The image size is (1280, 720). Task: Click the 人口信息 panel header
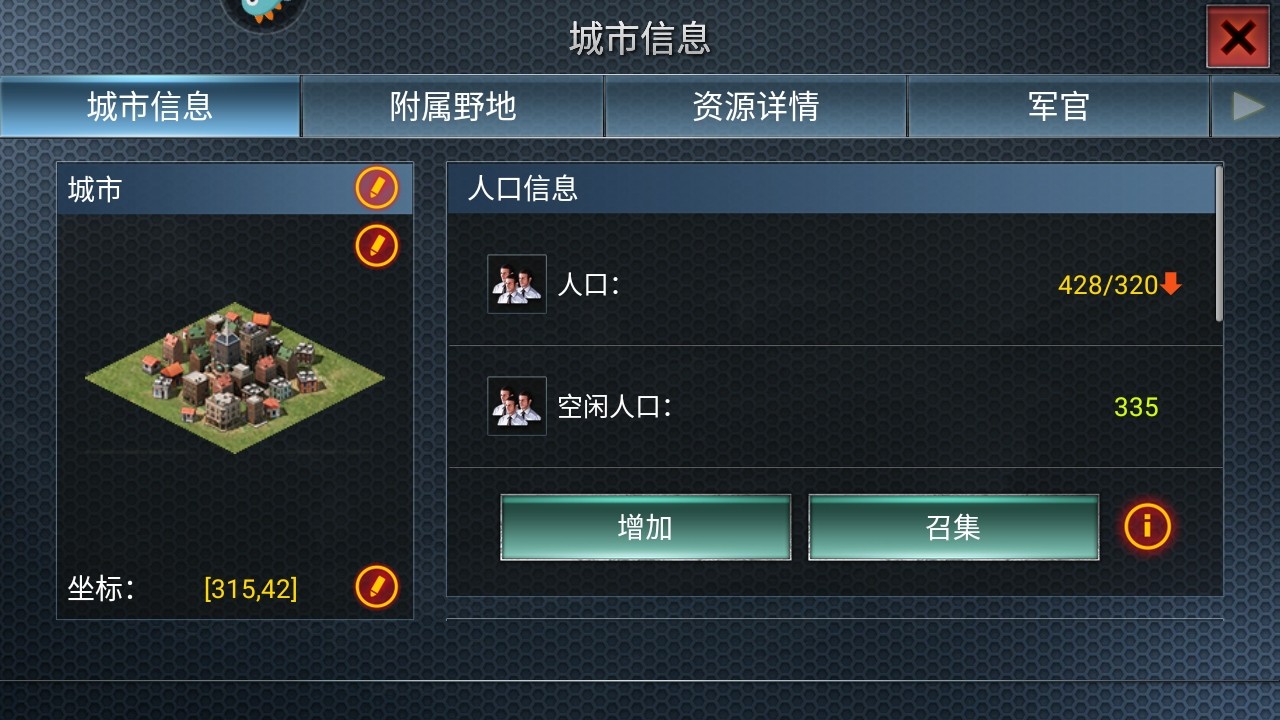pyautogui.click(x=522, y=190)
